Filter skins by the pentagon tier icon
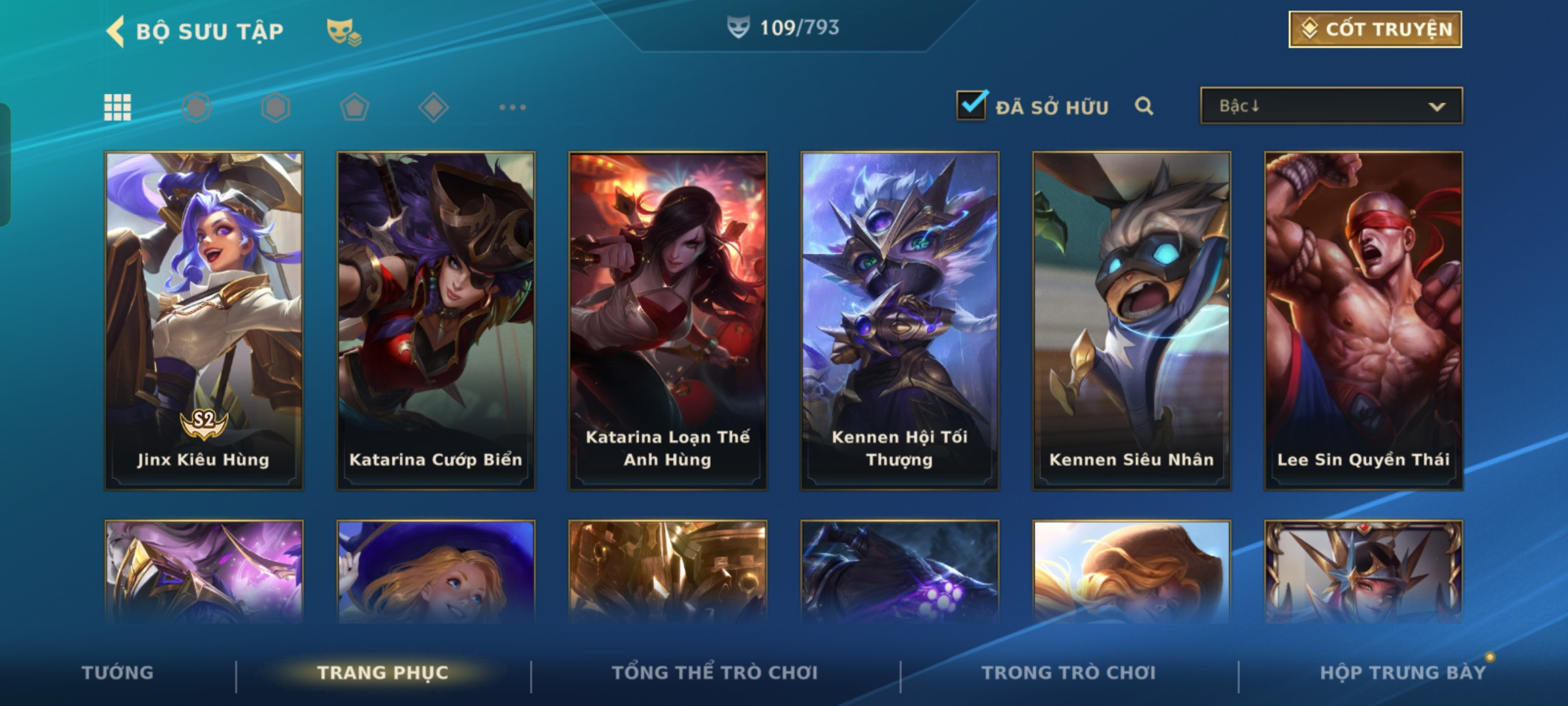The image size is (1568, 706). click(354, 107)
